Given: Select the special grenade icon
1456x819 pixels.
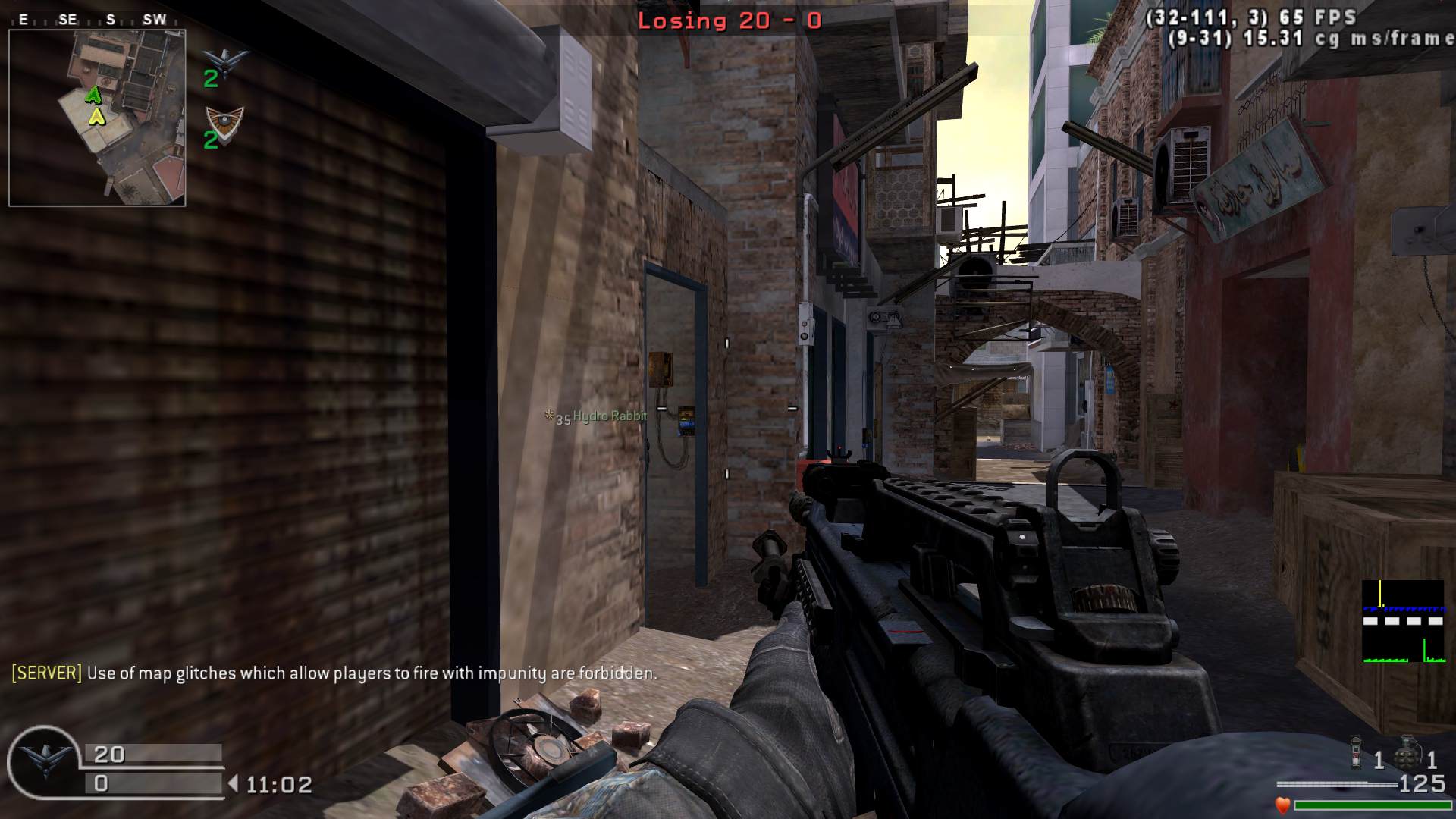Looking at the screenshot, I should [x=1357, y=752].
